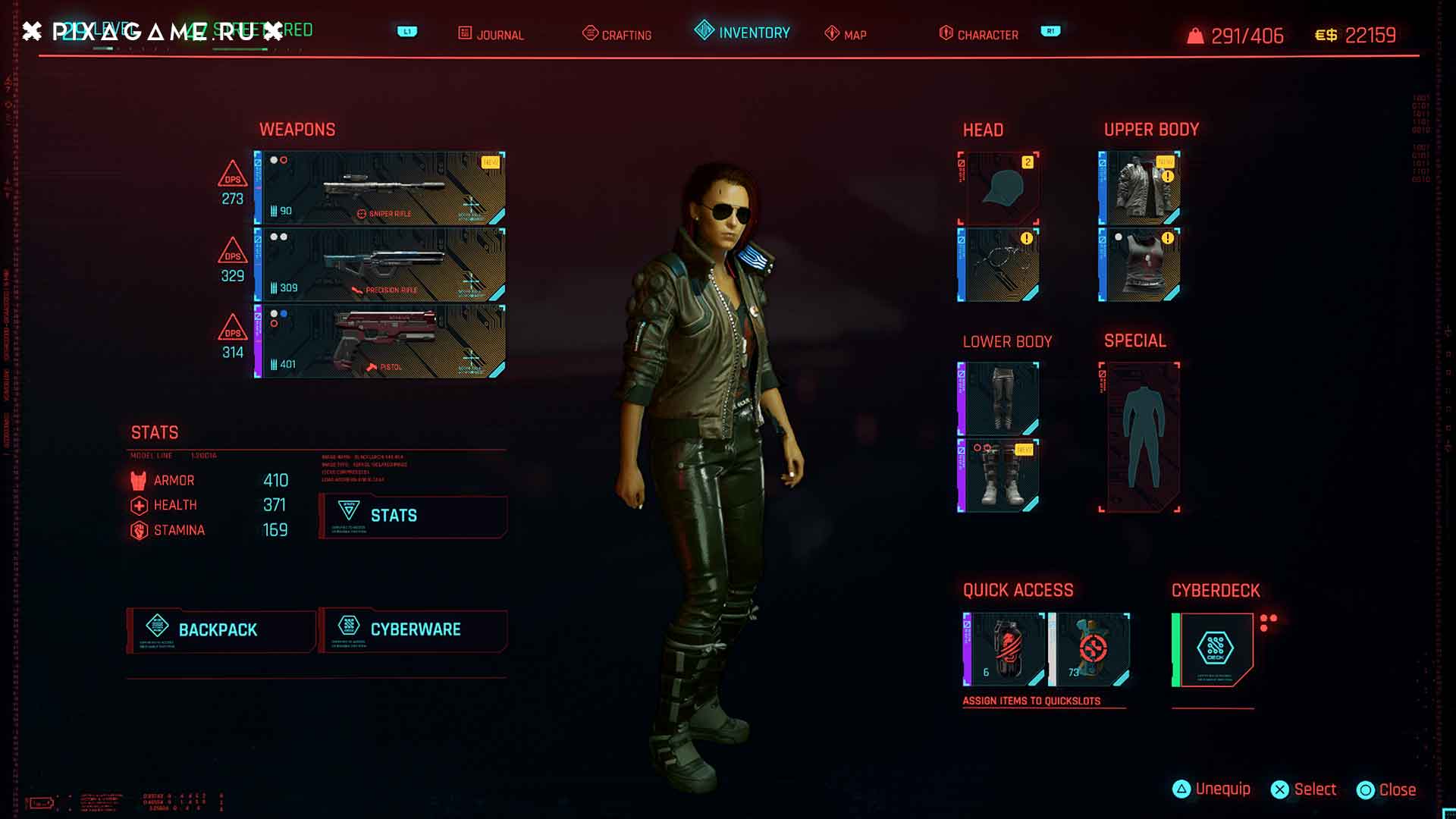Choose the precision rifle weapon slot
The image size is (1456, 819).
380,265
